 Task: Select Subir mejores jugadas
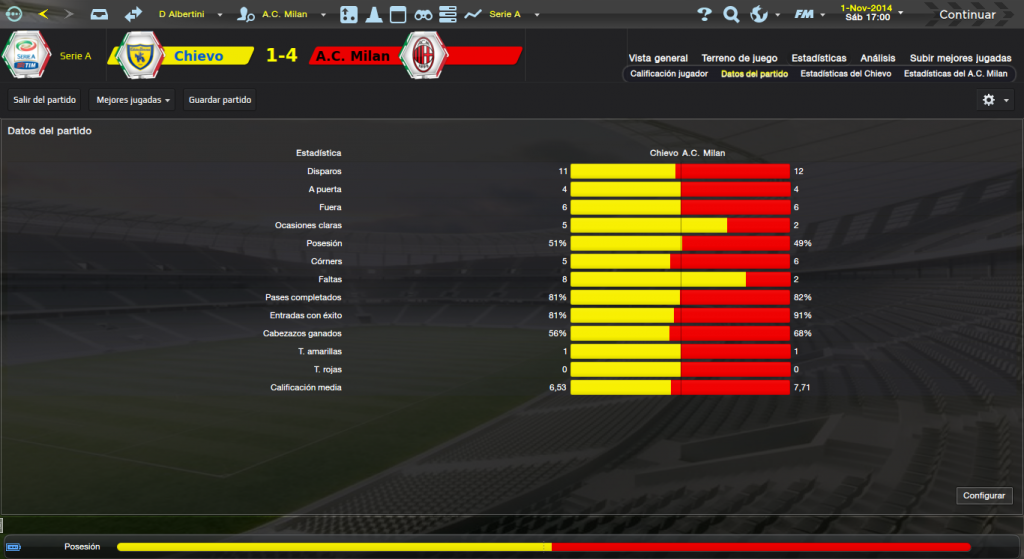point(959,58)
